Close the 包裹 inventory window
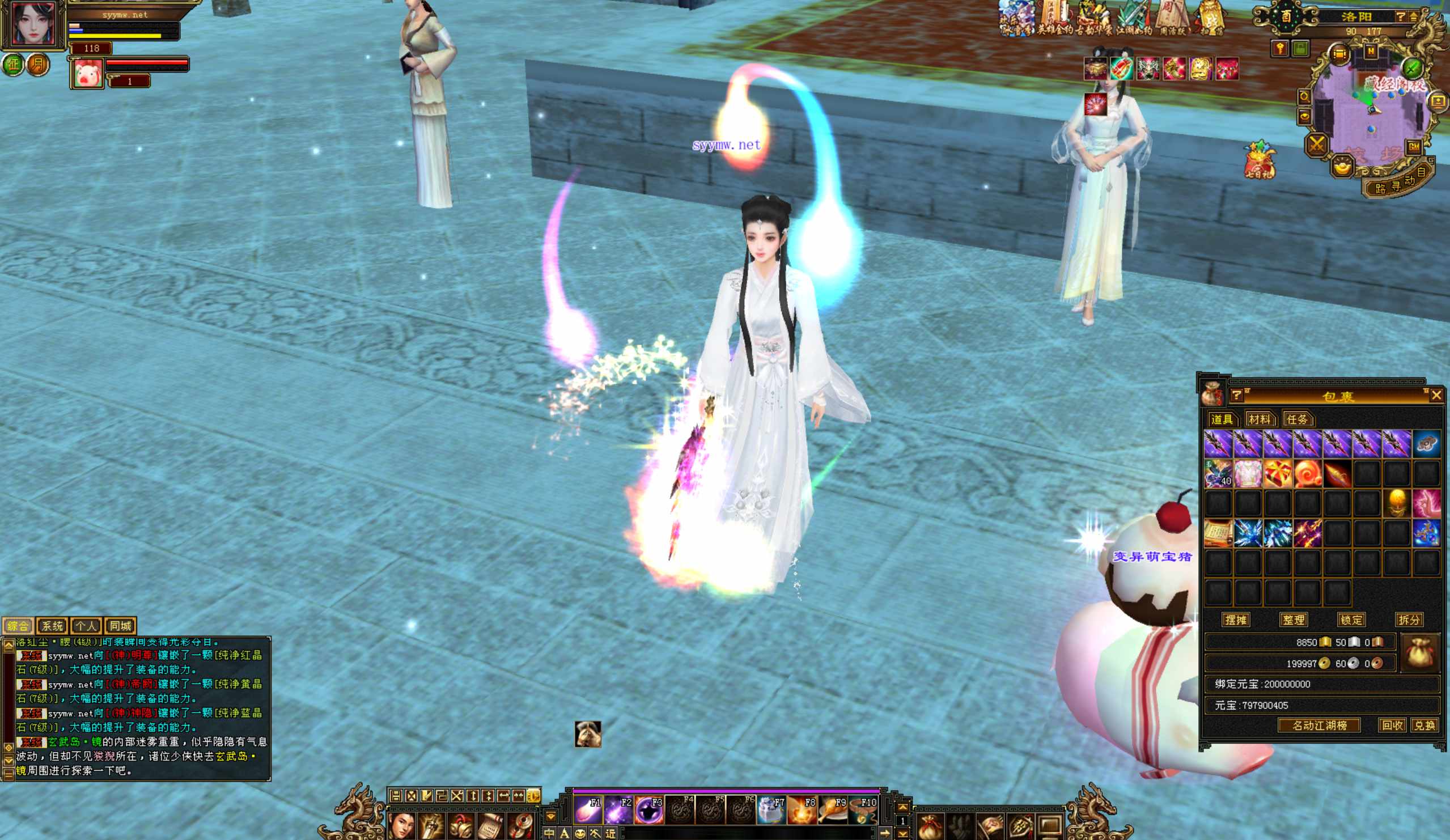Viewport: 1450px width, 840px height. click(1436, 395)
